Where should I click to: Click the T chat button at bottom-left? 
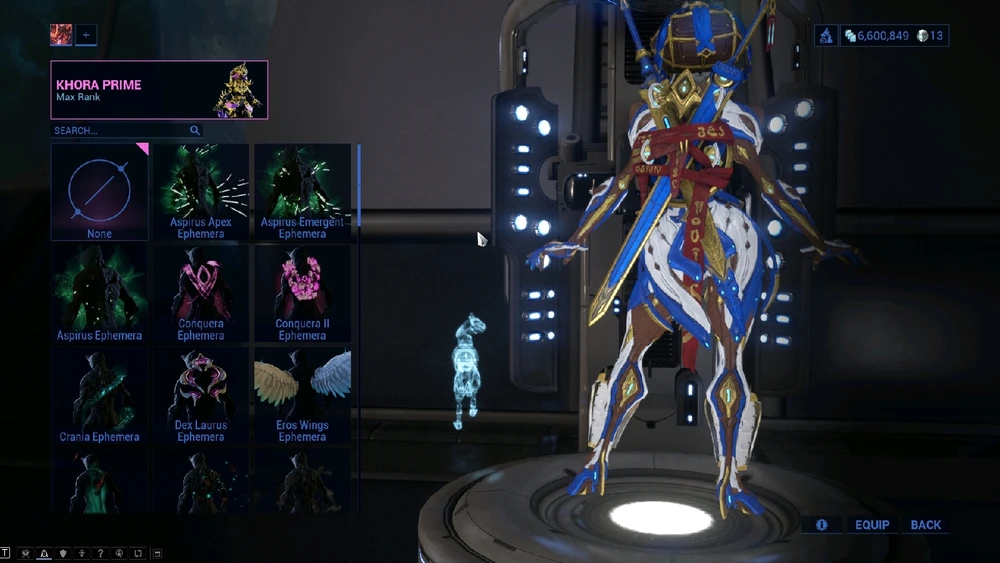5,553
